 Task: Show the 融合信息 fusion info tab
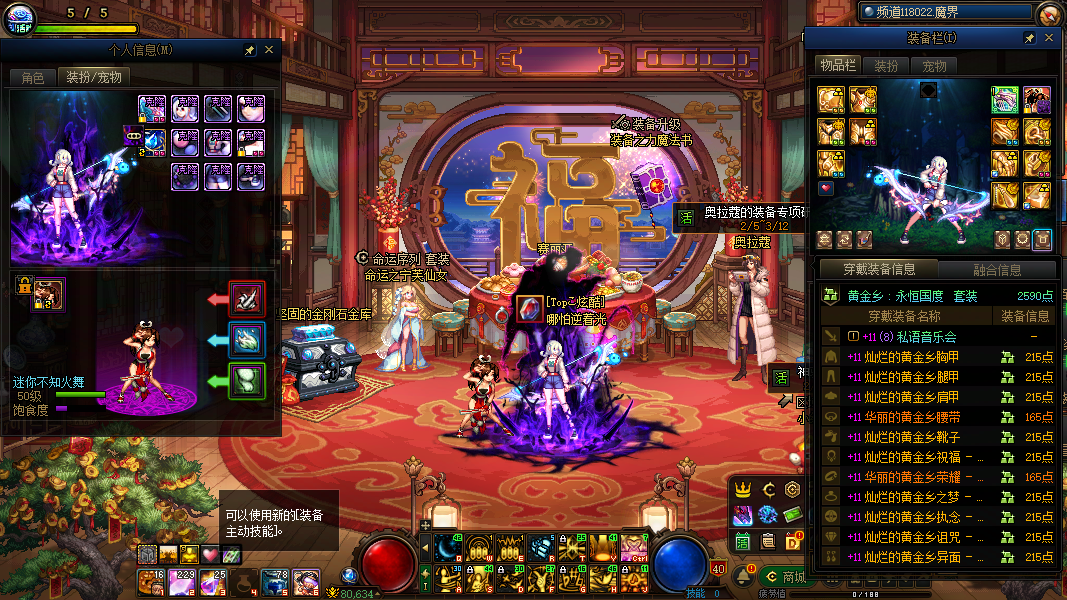coord(997,270)
